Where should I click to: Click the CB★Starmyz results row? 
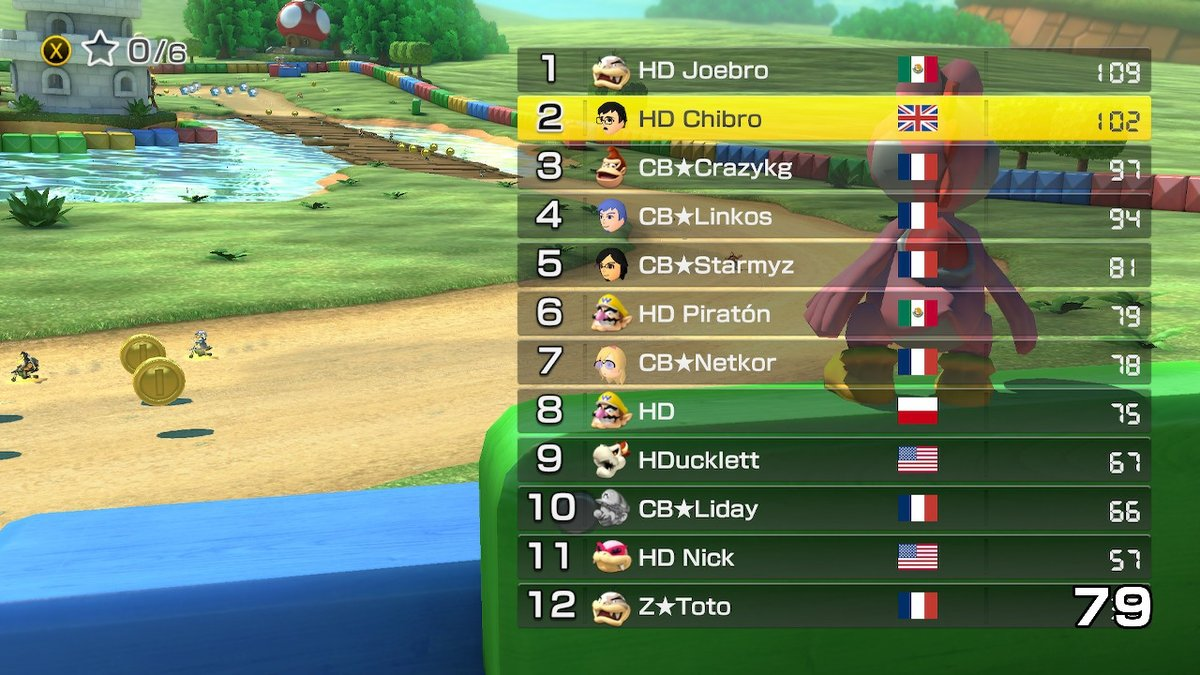tap(833, 265)
